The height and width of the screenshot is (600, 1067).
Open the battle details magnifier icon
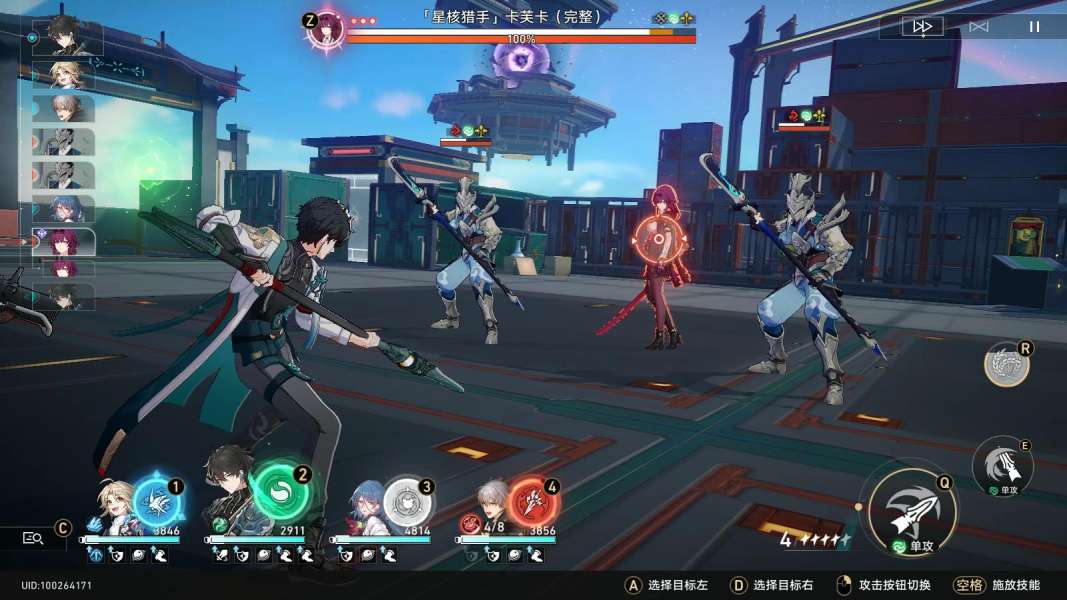pyautogui.click(x=33, y=538)
